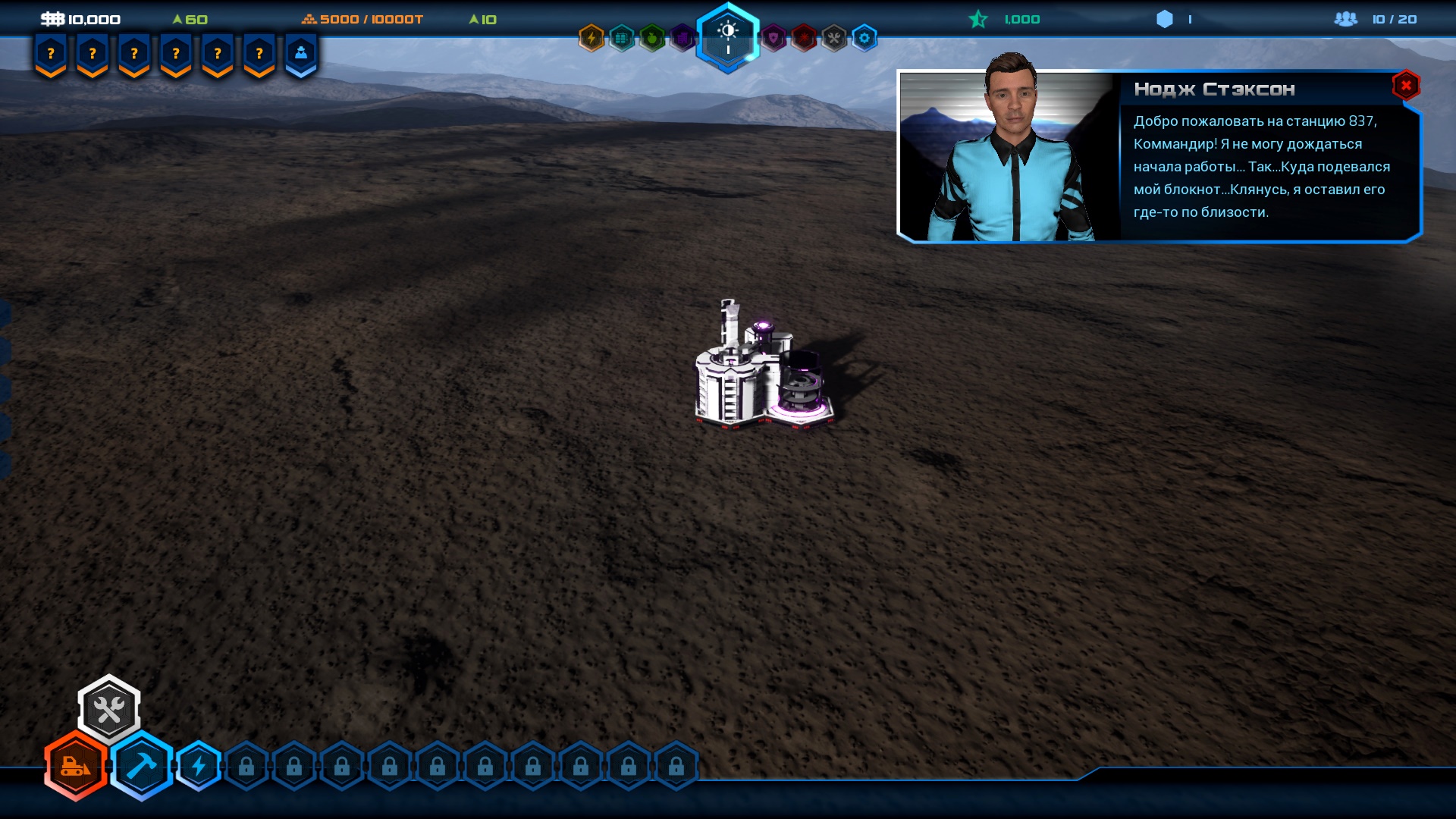
Task: Select the blue agent badge with hat
Action: coord(301,54)
